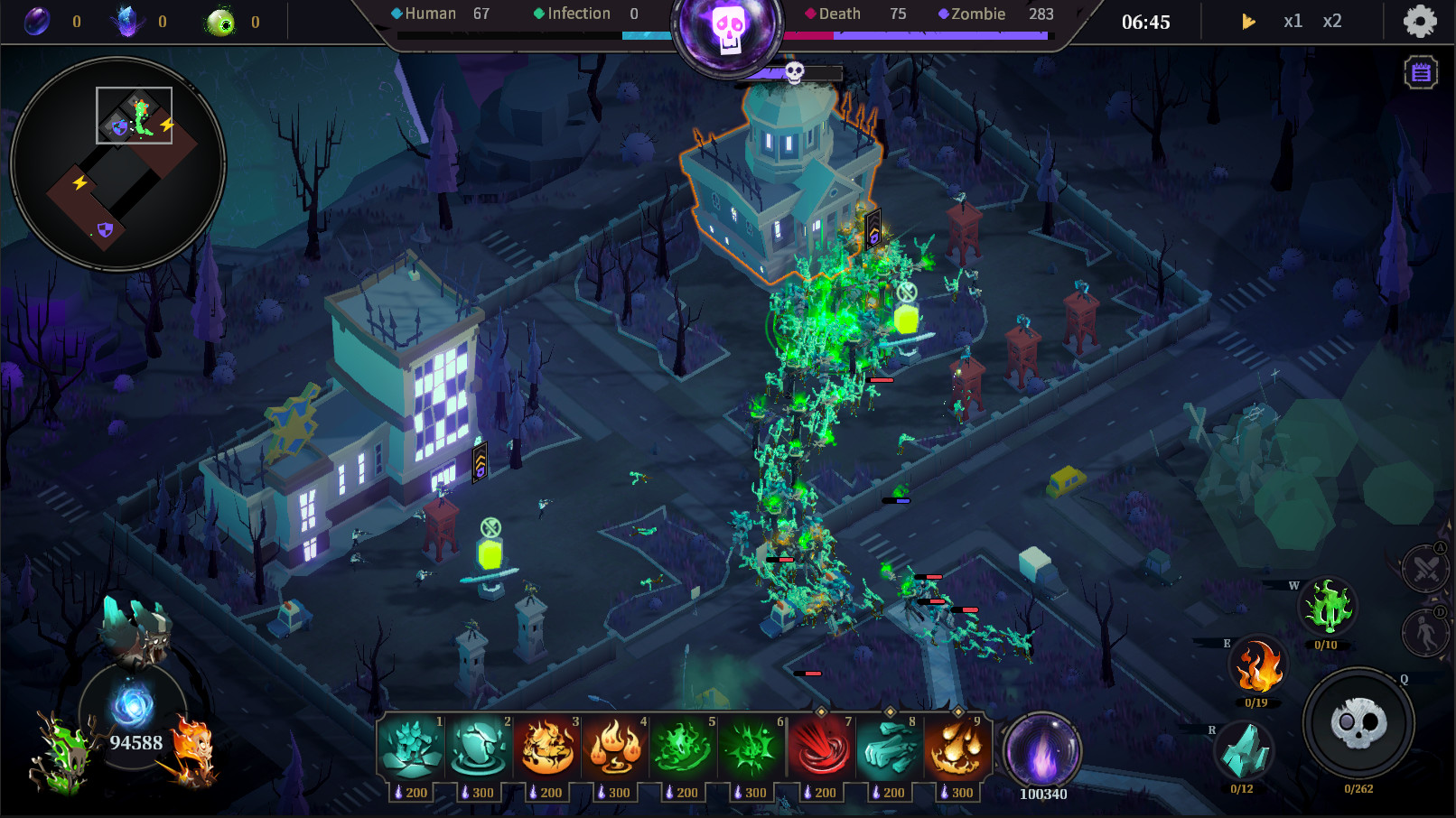The height and width of the screenshot is (818, 1456).
Task: Toggle x2 game speed
Action: (1332, 20)
